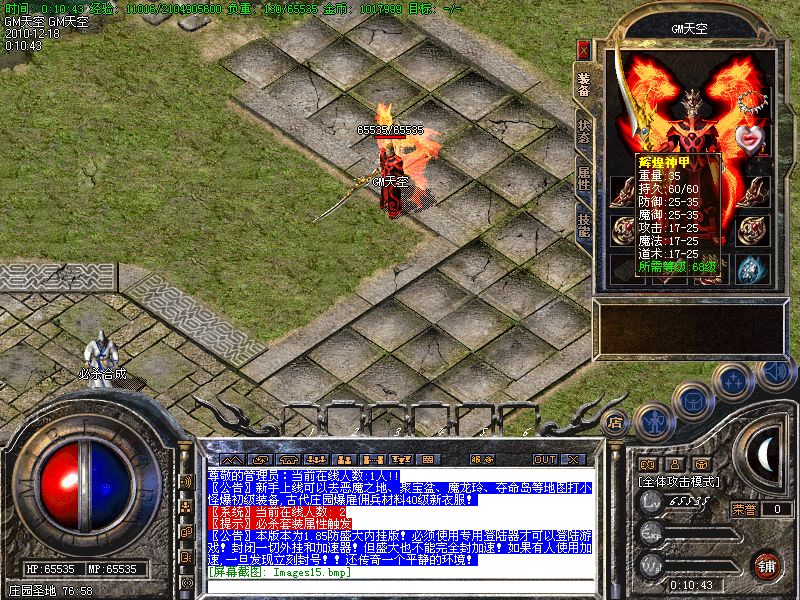Screen dimensions: 800x600
Task: Open the bag inventory round button
Action: click(x=693, y=401)
